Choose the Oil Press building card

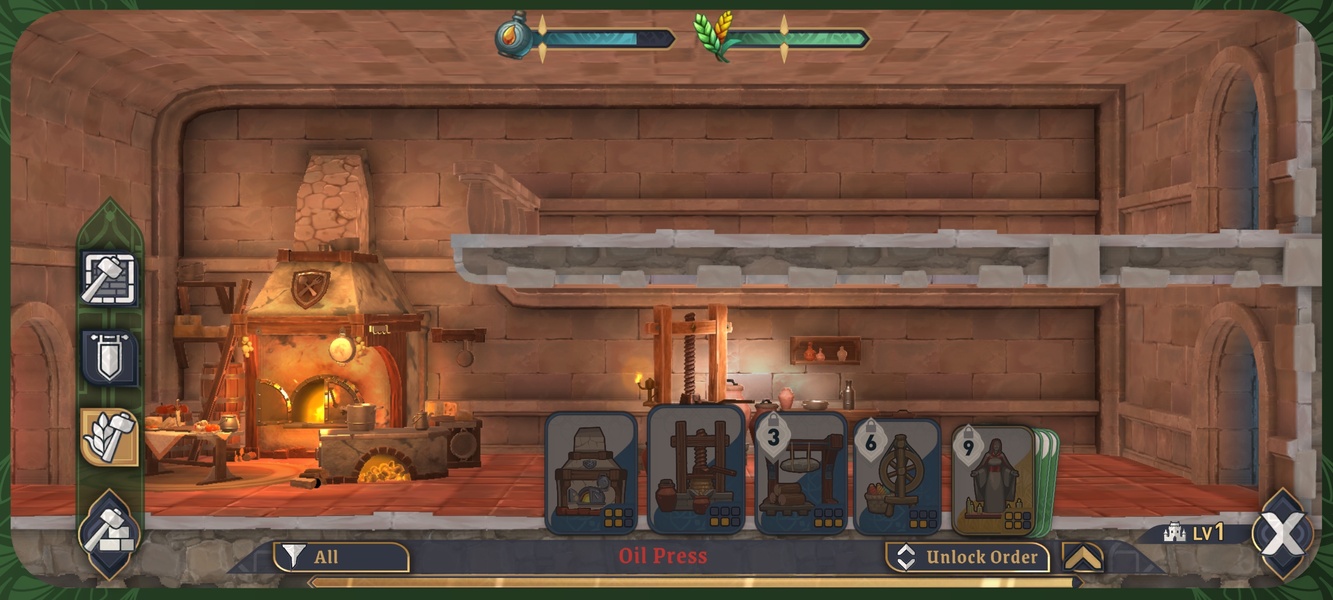click(x=696, y=468)
